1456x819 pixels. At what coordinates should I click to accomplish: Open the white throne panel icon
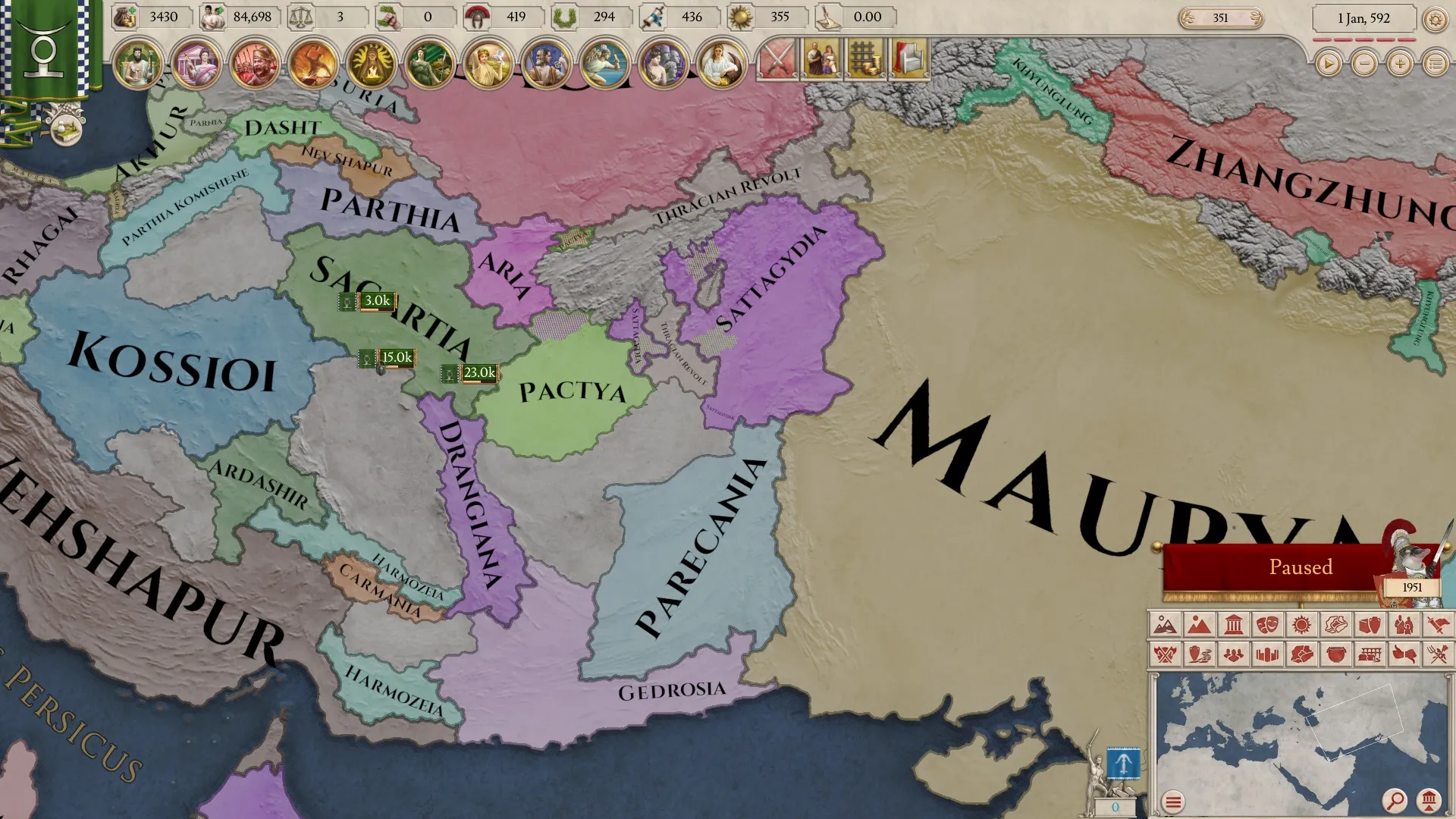(x=909, y=59)
